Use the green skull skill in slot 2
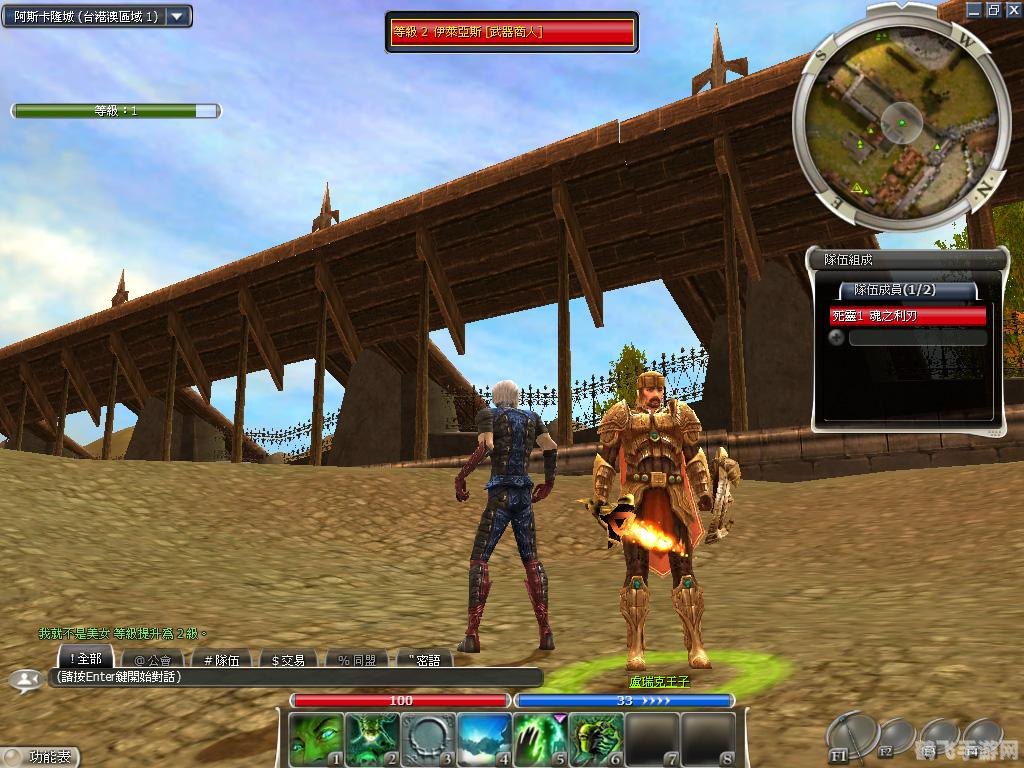 [x=372, y=739]
